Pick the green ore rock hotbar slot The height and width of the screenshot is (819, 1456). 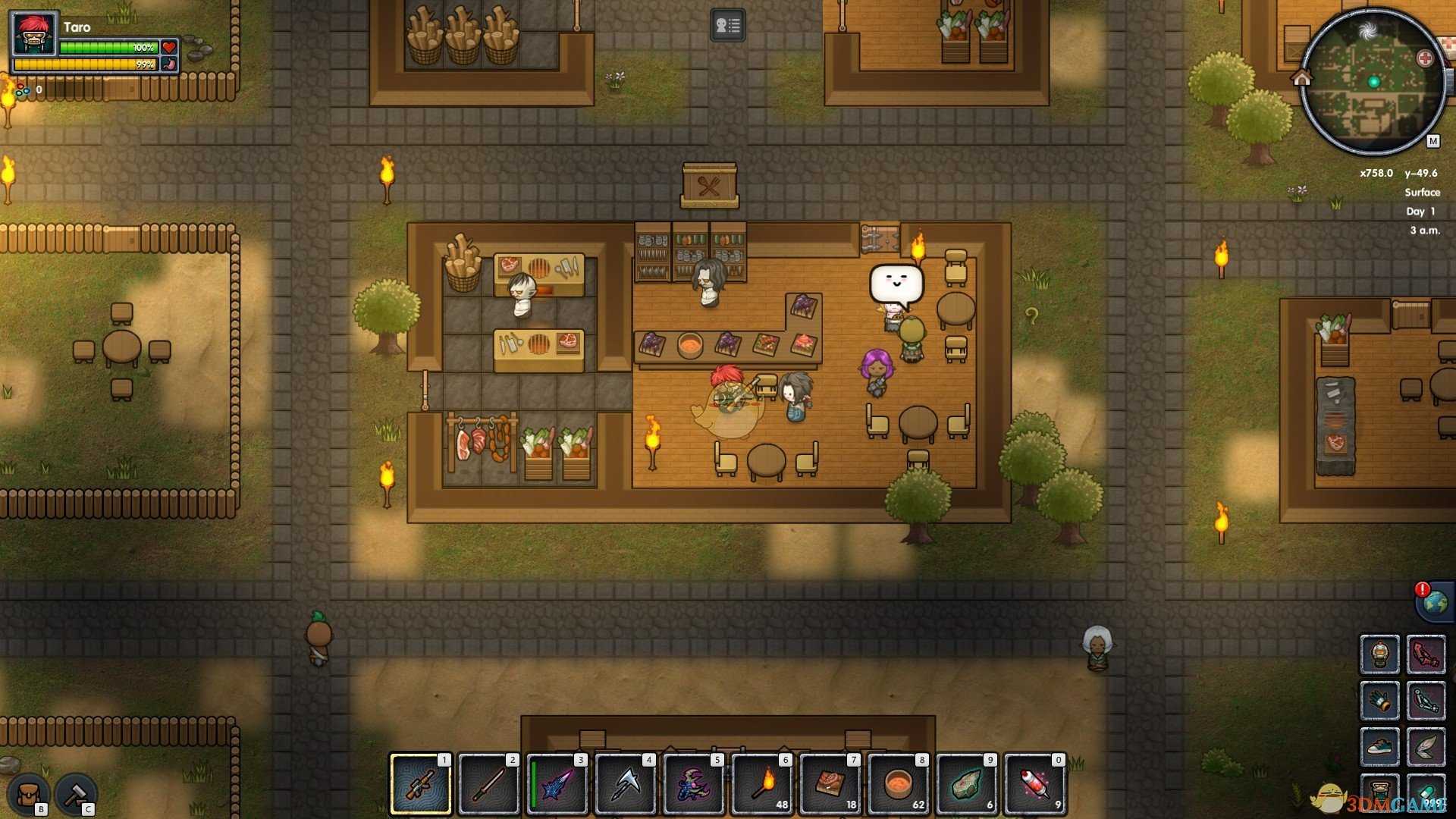click(x=967, y=784)
